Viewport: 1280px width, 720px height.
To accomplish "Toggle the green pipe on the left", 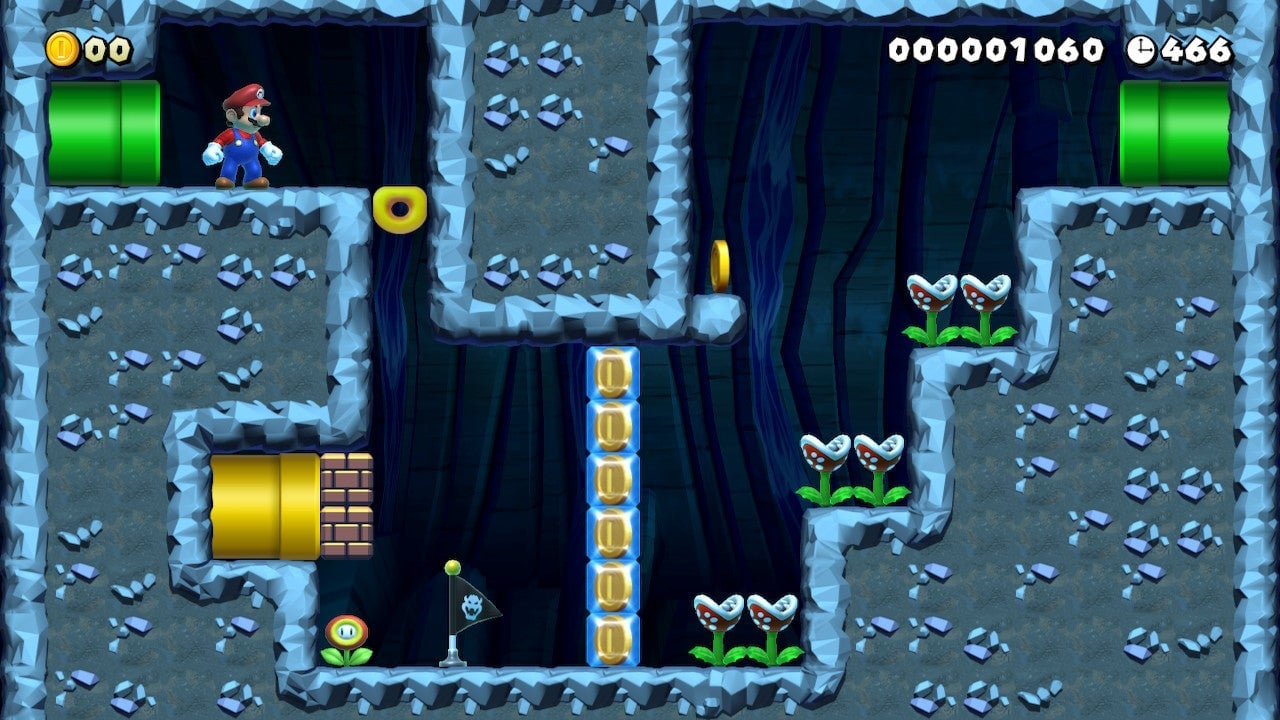I will pos(100,131).
